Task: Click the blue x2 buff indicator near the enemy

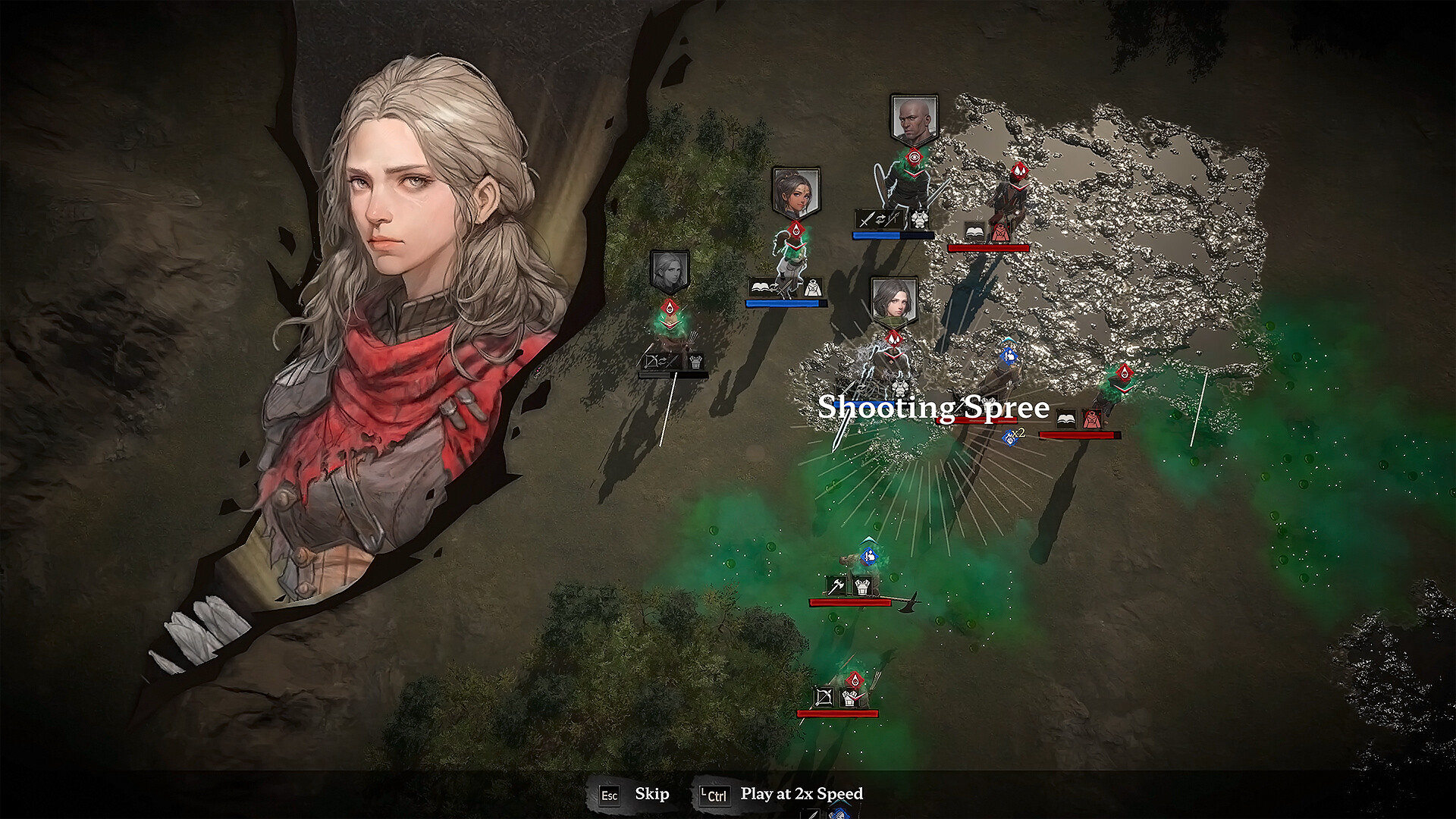Action: (1009, 436)
